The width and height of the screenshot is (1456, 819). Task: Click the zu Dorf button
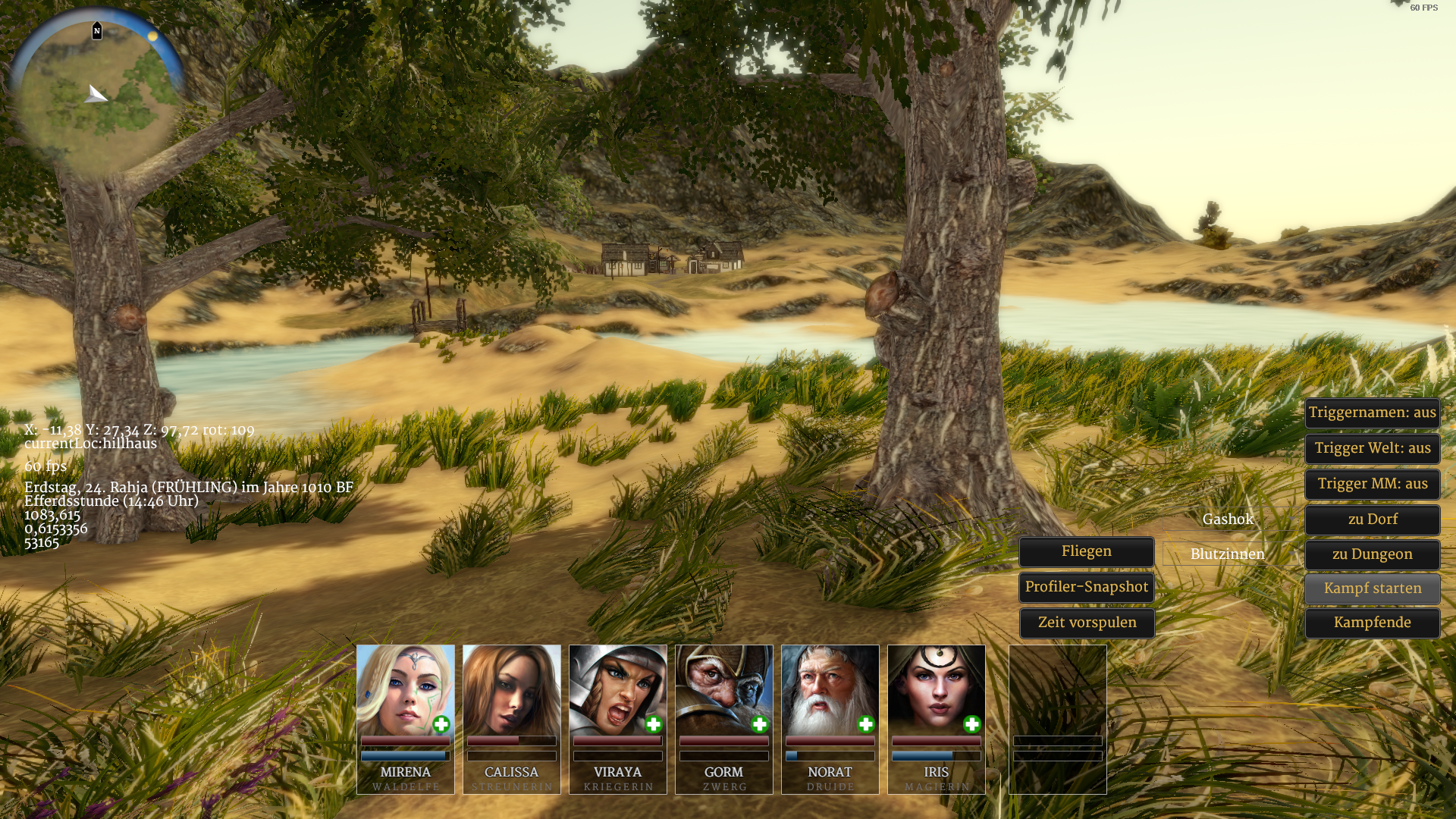1372,520
